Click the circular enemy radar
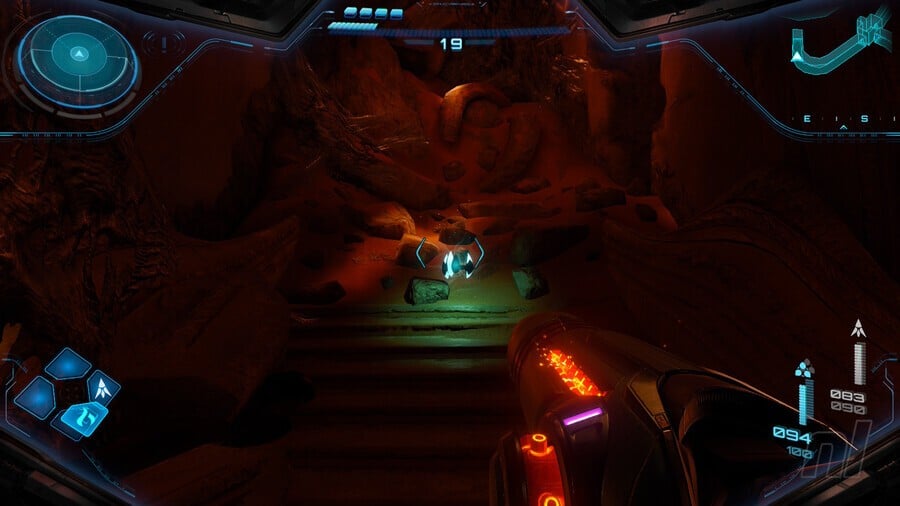The height and width of the screenshot is (506, 900). pyautogui.click(x=78, y=56)
